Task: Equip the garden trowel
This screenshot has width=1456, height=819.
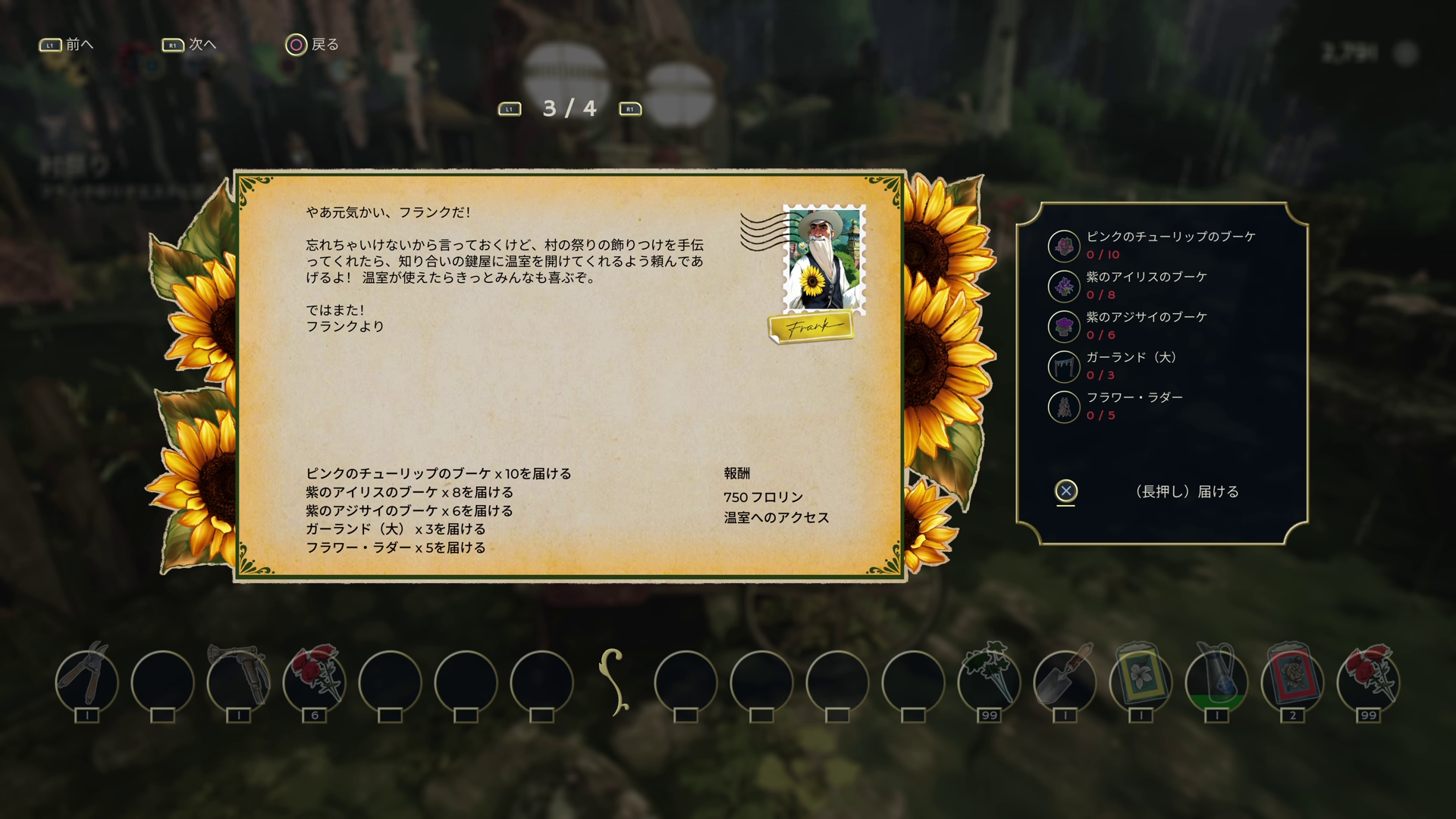Action: pos(1065,681)
